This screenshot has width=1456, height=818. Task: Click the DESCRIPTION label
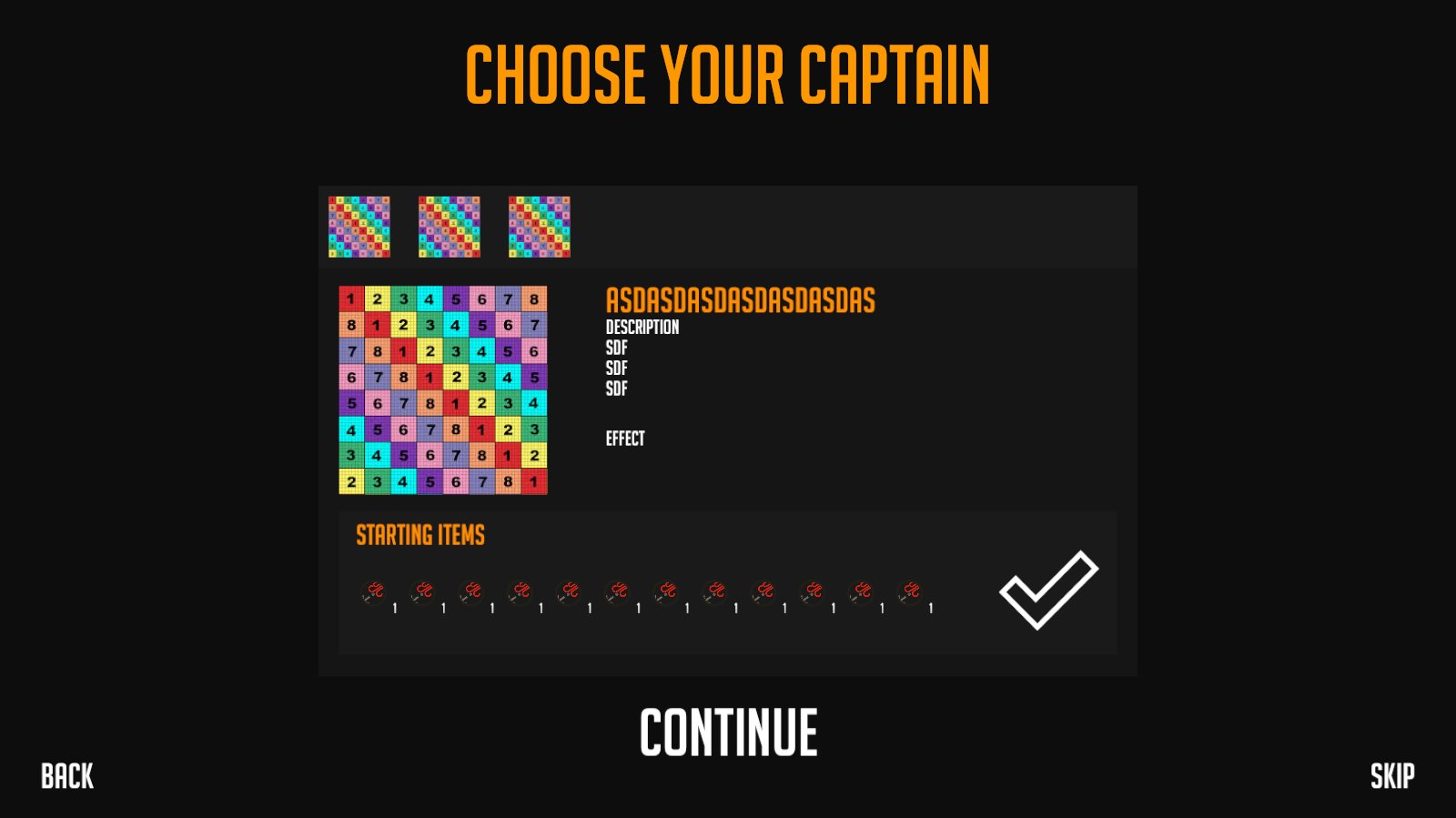click(642, 328)
